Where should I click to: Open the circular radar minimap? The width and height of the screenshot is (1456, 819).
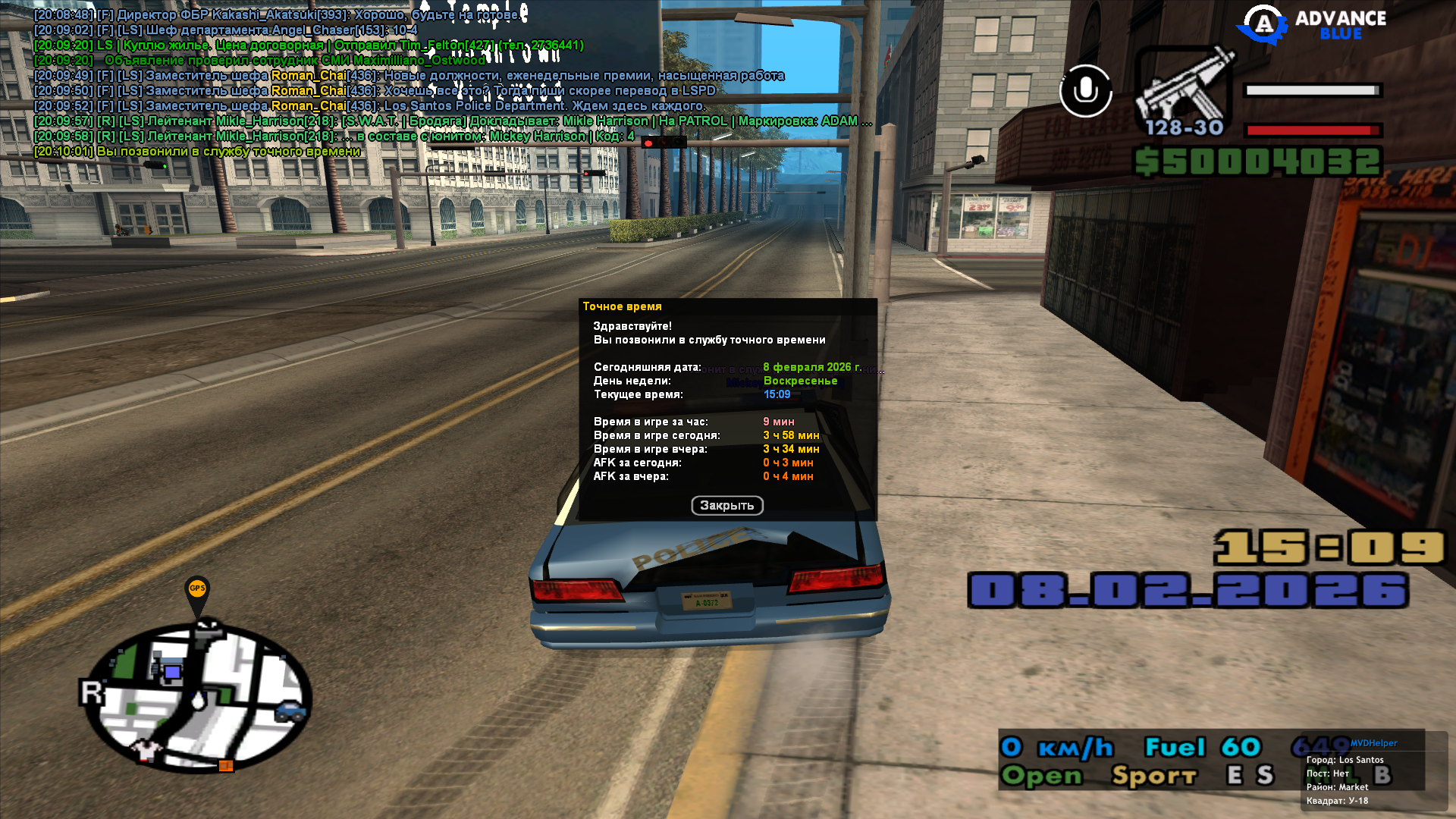tap(198, 698)
